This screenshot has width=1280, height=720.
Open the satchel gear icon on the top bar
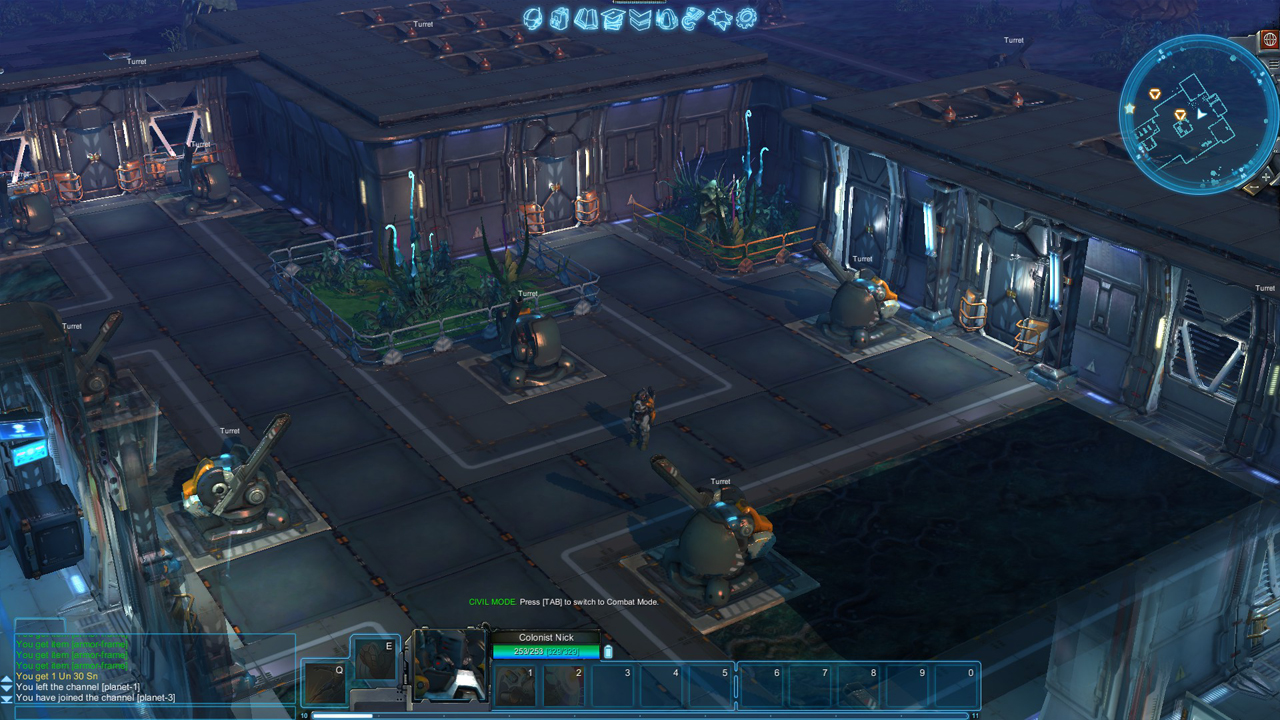pos(666,18)
